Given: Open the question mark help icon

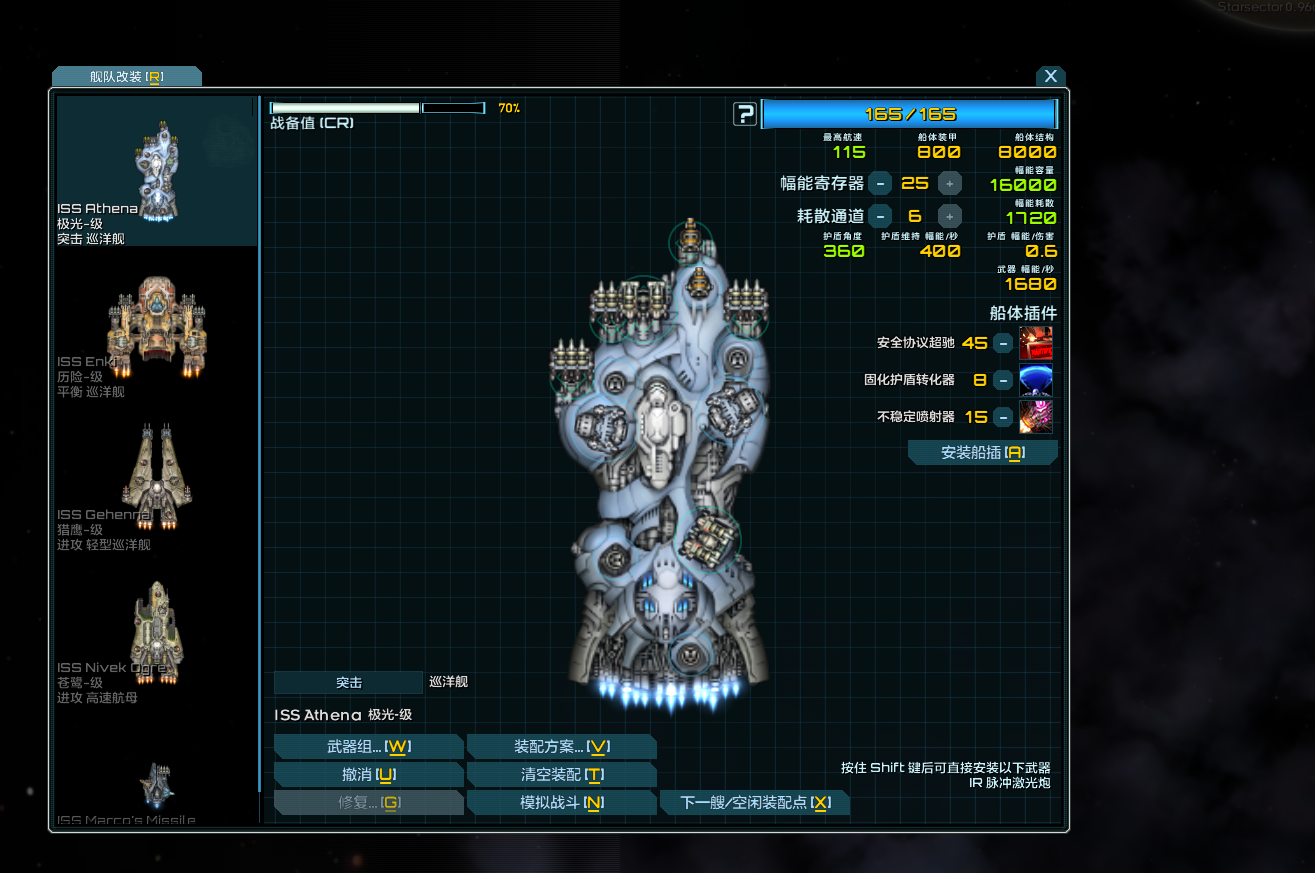Looking at the screenshot, I should (x=744, y=113).
